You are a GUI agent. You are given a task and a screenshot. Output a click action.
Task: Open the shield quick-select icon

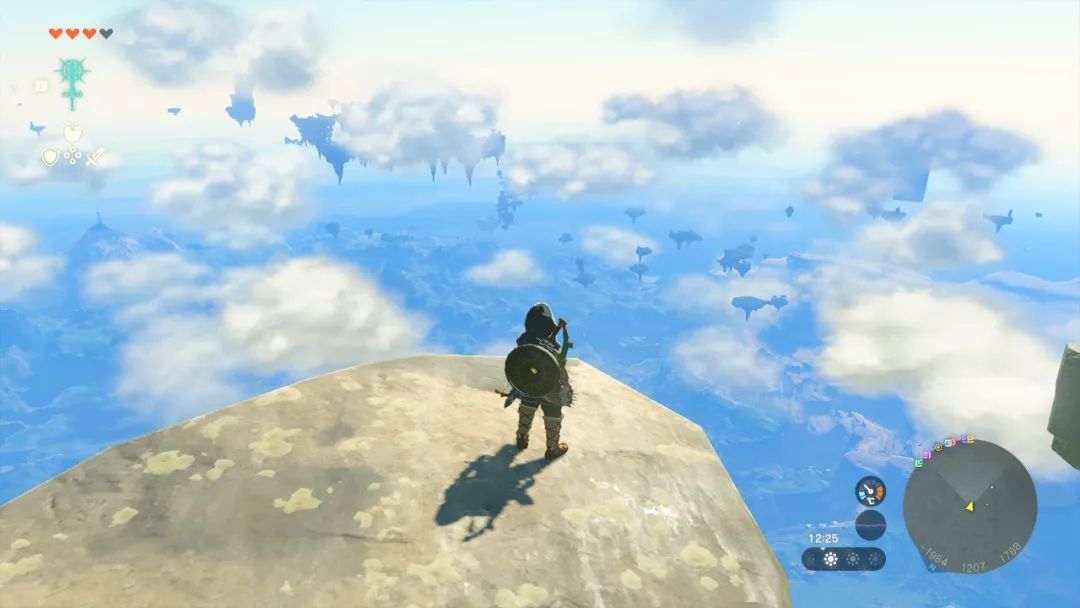click(50, 157)
